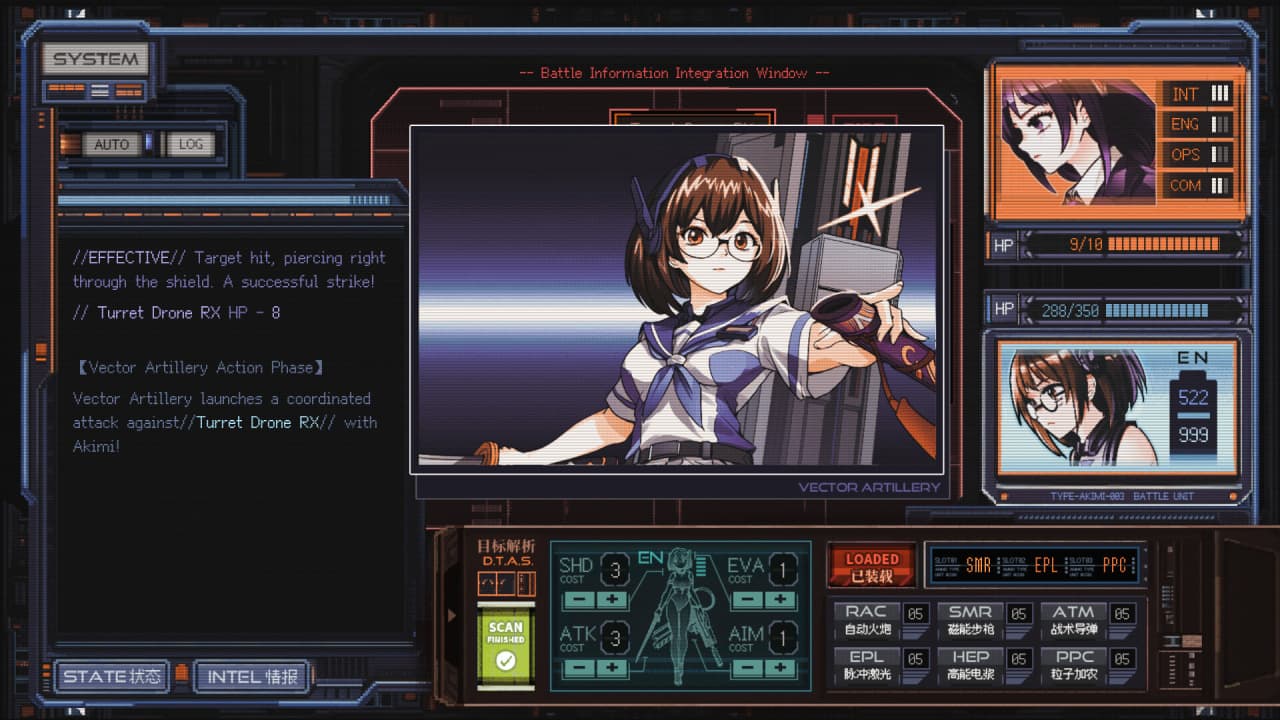The height and width of the screenshot is (720, 1280).
Task: Increase EVA cost with plus button
Action: point(780,600)
